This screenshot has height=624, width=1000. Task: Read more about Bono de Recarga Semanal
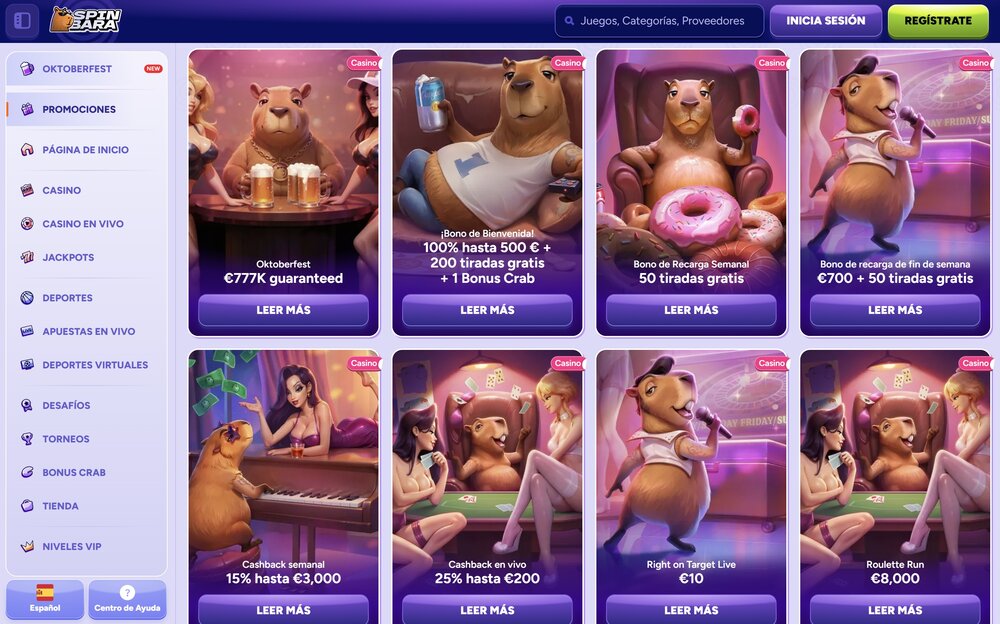tap(691, 310)
